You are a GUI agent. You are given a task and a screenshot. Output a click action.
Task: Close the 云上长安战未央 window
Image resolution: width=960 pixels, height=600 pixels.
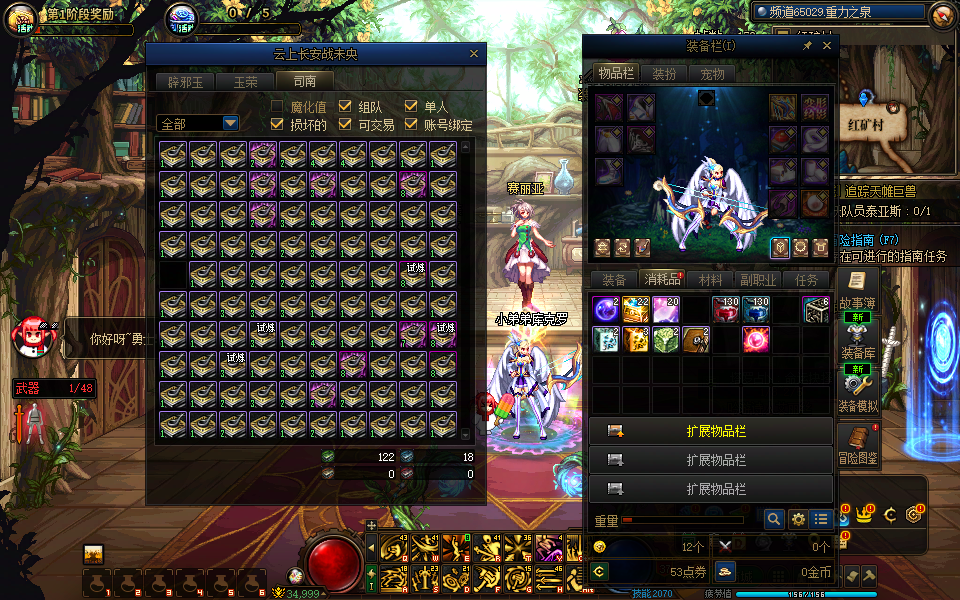click(x=474, y=54)
